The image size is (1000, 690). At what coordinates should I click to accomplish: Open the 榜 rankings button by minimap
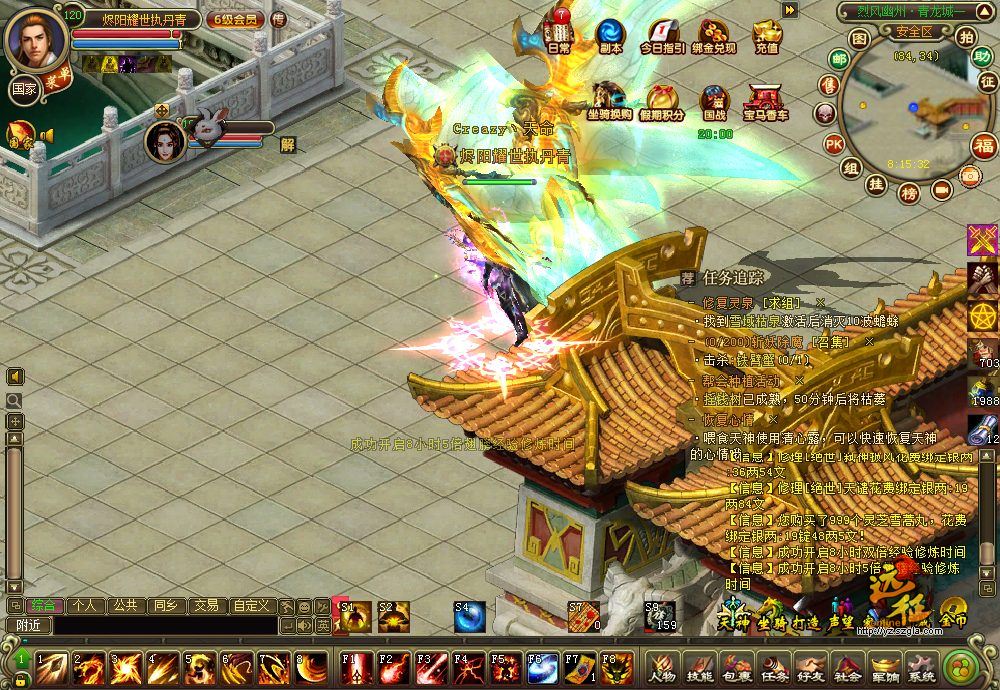(909, 192)
